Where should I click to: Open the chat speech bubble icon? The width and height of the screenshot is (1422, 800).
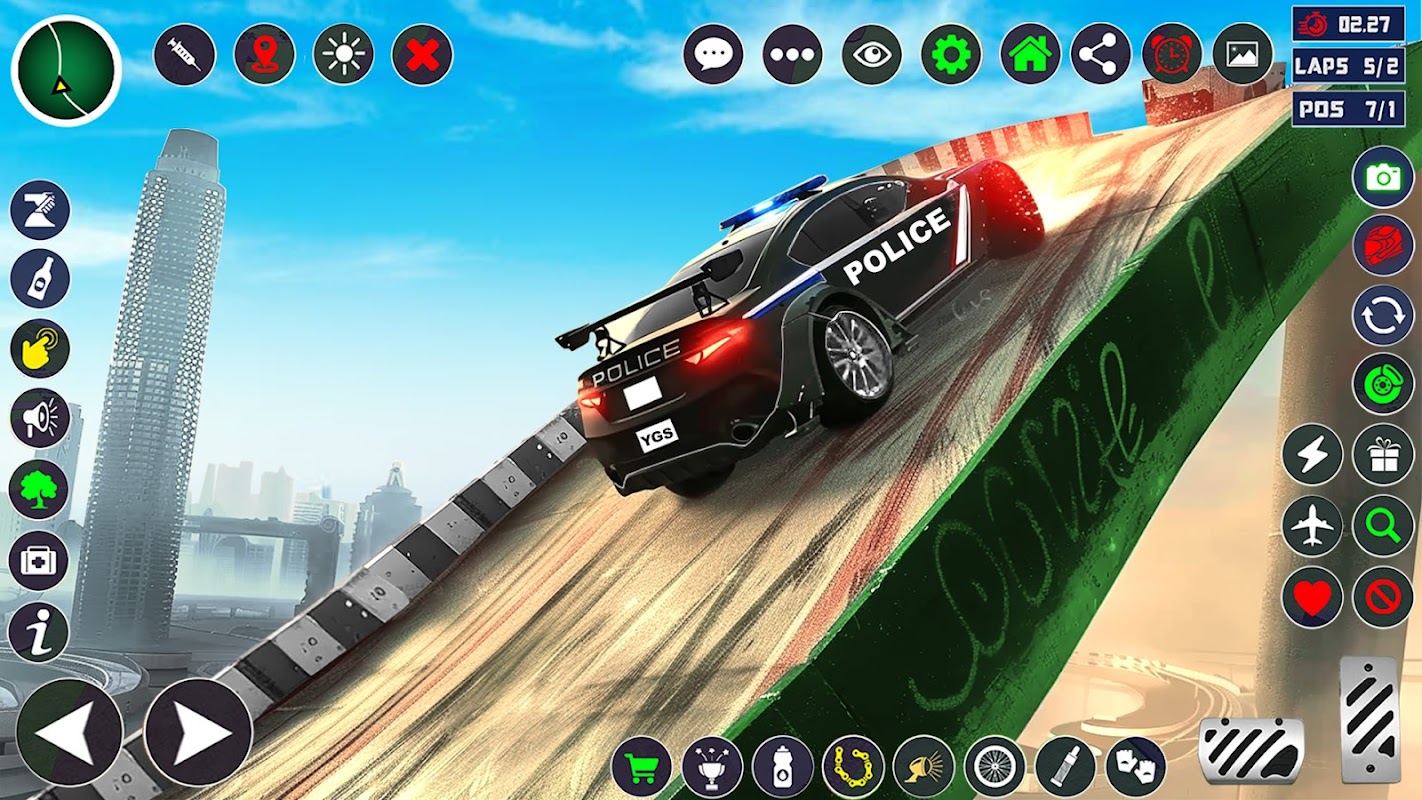713,54
